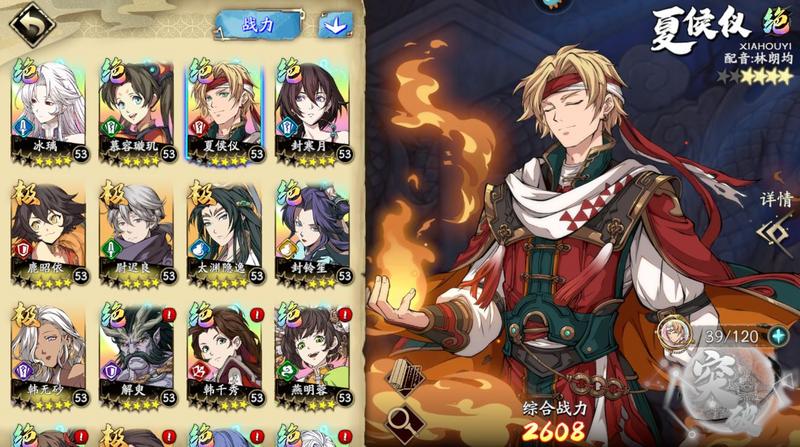Pick the 封铃笙 character card

pyautogui.click(x=311, y=232)
